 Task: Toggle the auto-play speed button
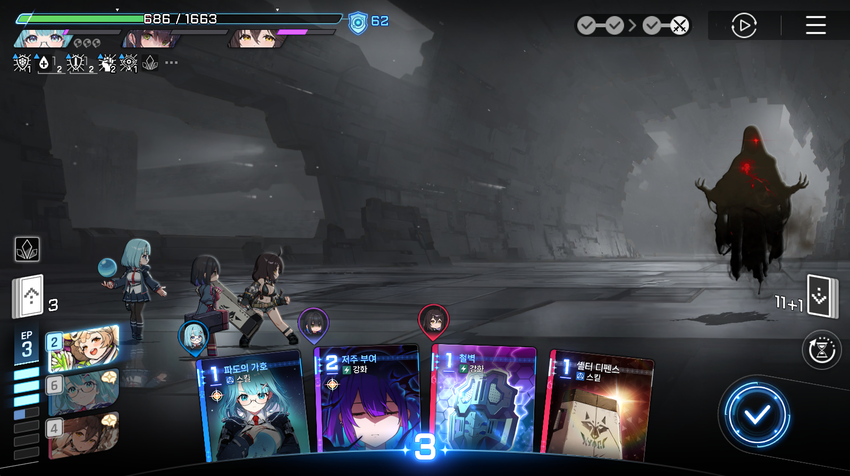click(743, 25)
